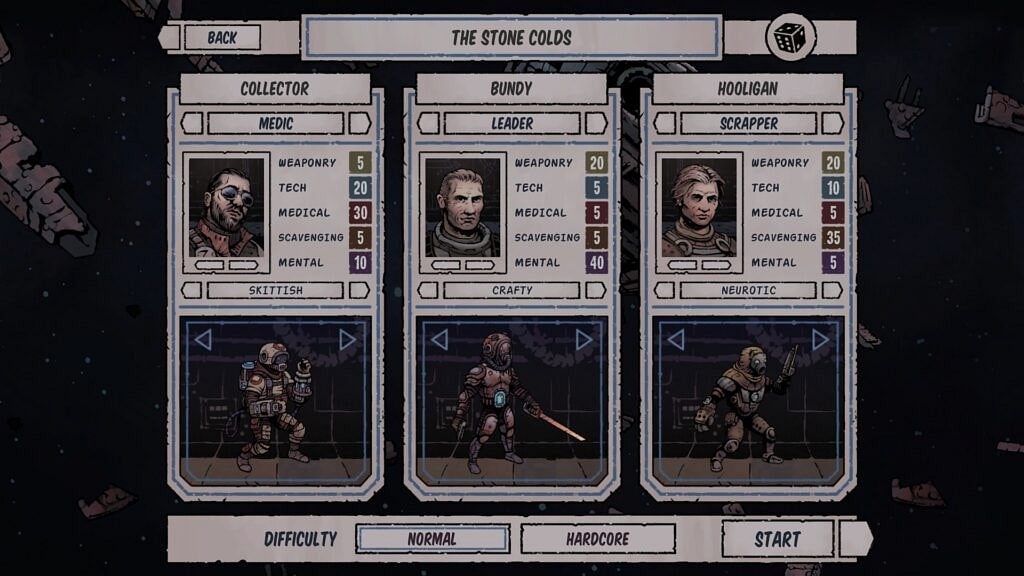The image size is (1024, 576).
Task: Show next suit for Collector
Action: click(347, 340)
